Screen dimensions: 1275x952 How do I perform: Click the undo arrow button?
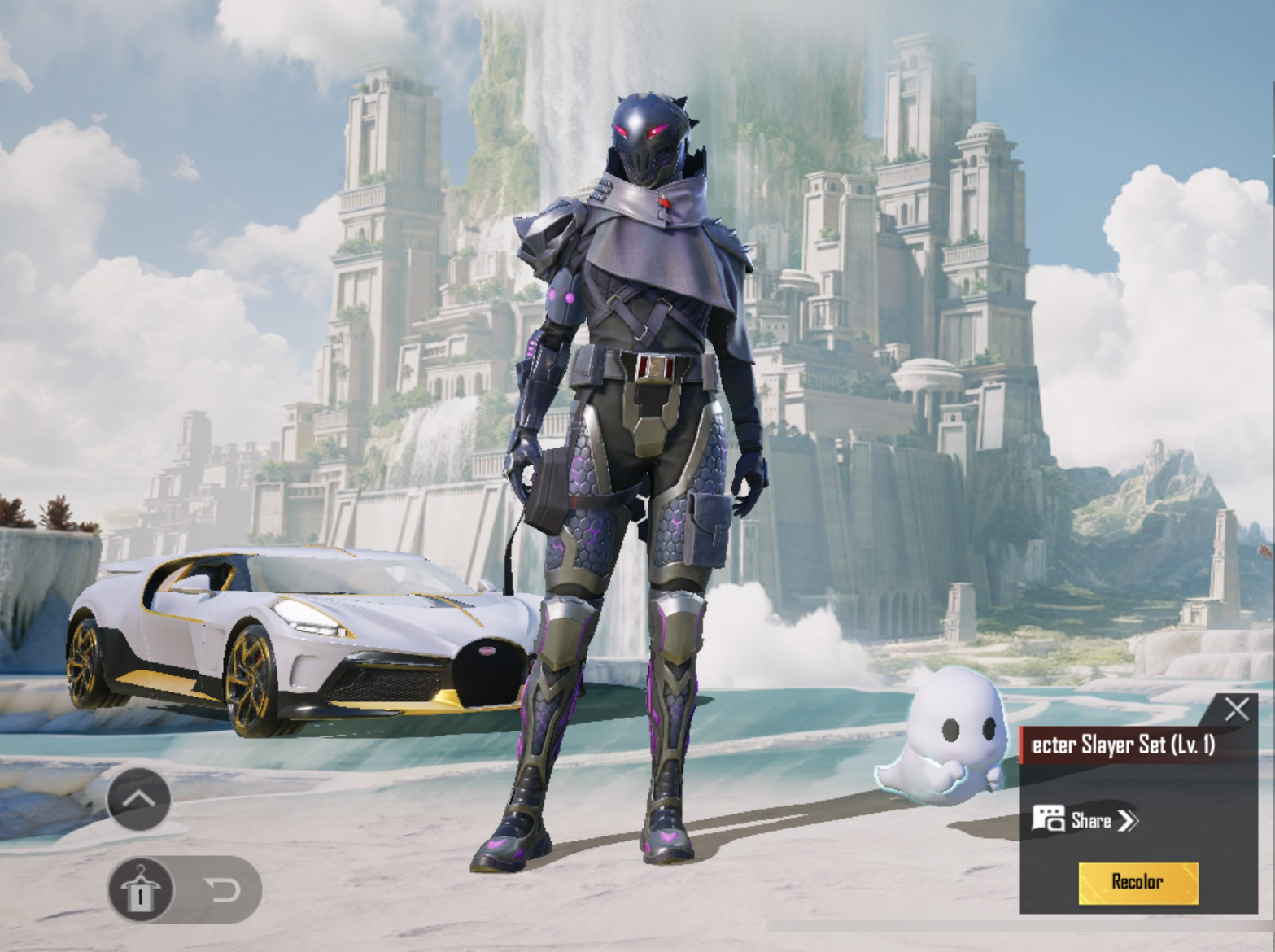[225, 890]
